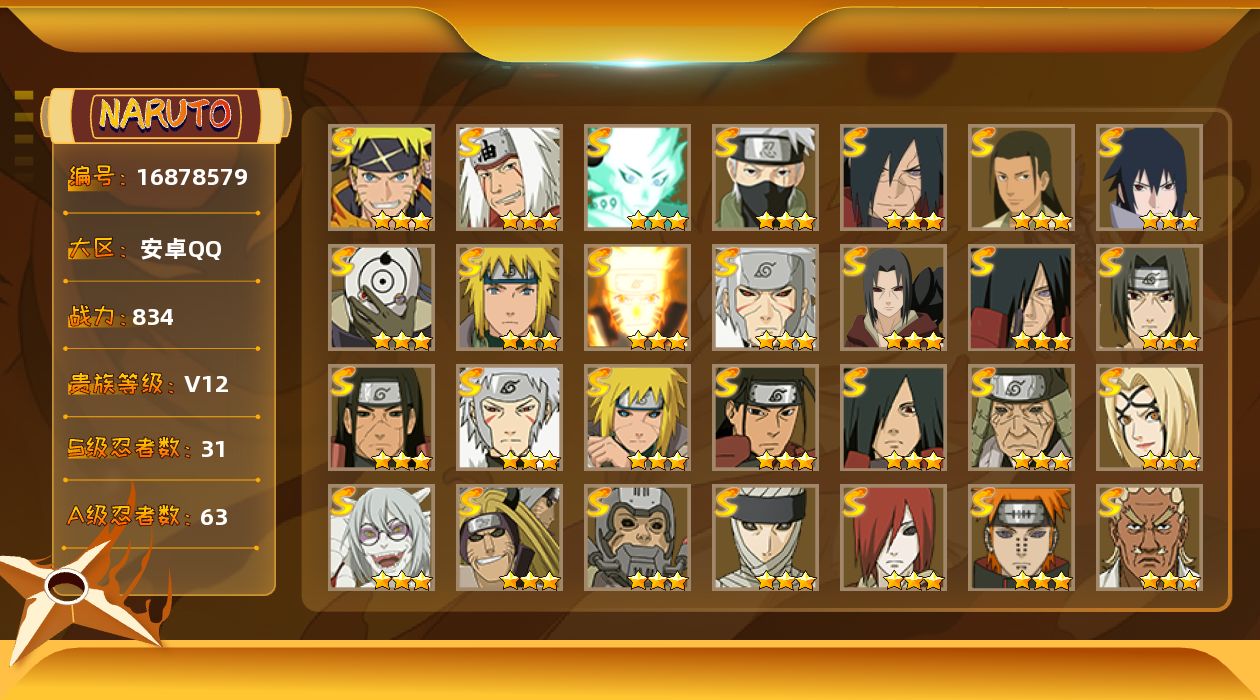1260x700 pixels.
Task: Choose the elderly Hiruzen portrait
Action: [x=1022, y=418]
